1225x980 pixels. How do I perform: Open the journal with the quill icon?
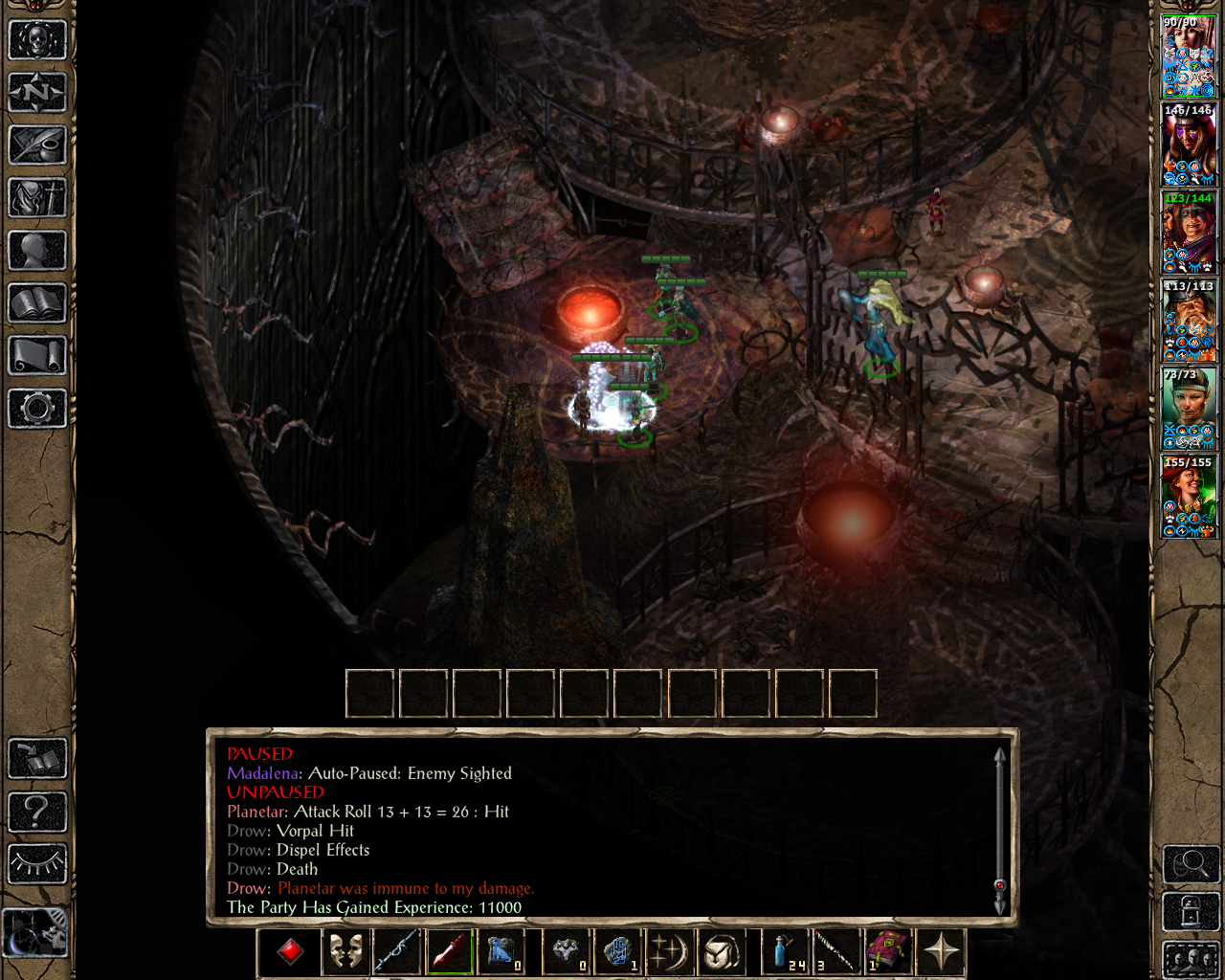(37, 145)
